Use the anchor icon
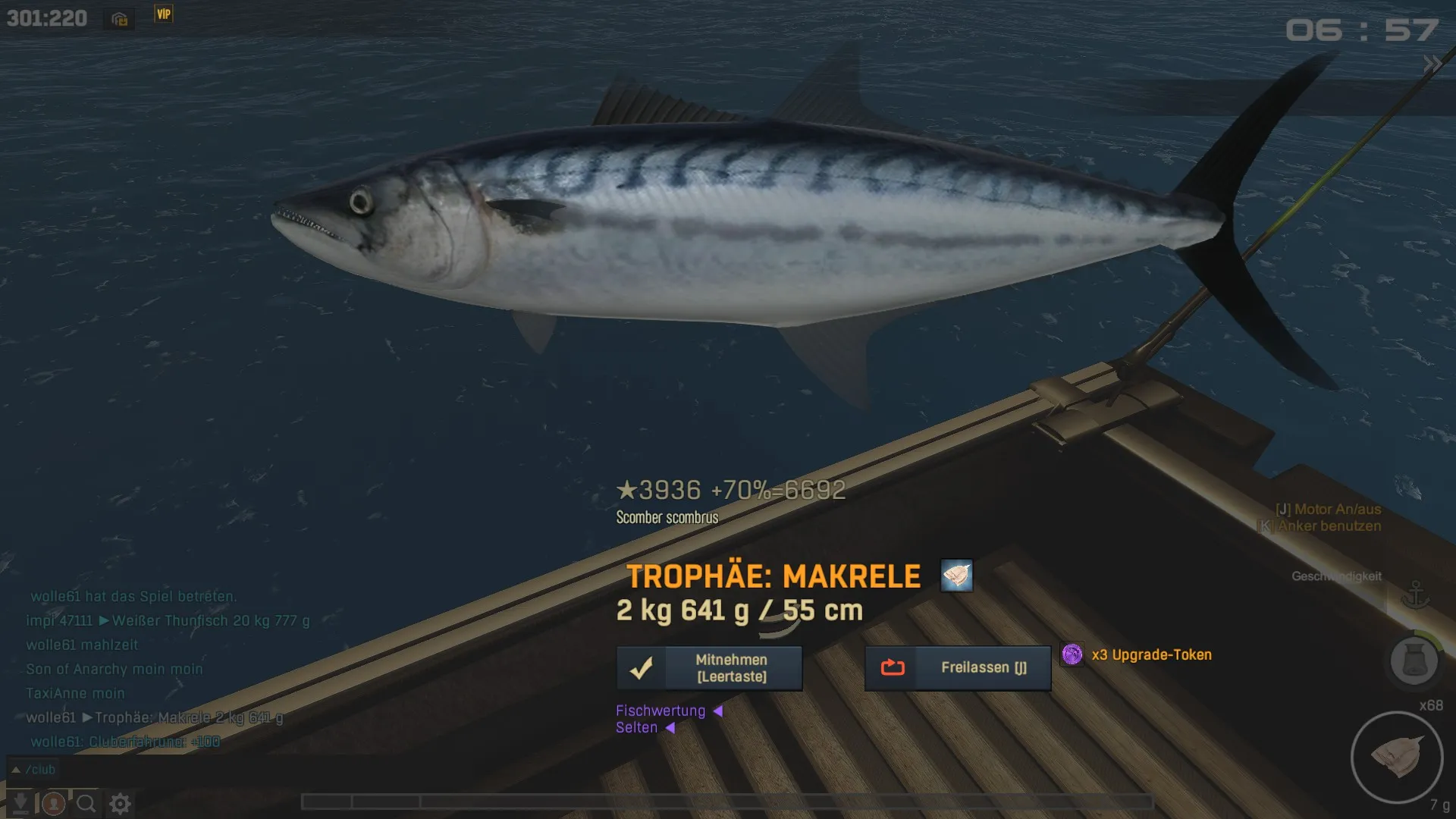The width and height of the screenshot is (1456, 819). click(x=1415, y=596)
